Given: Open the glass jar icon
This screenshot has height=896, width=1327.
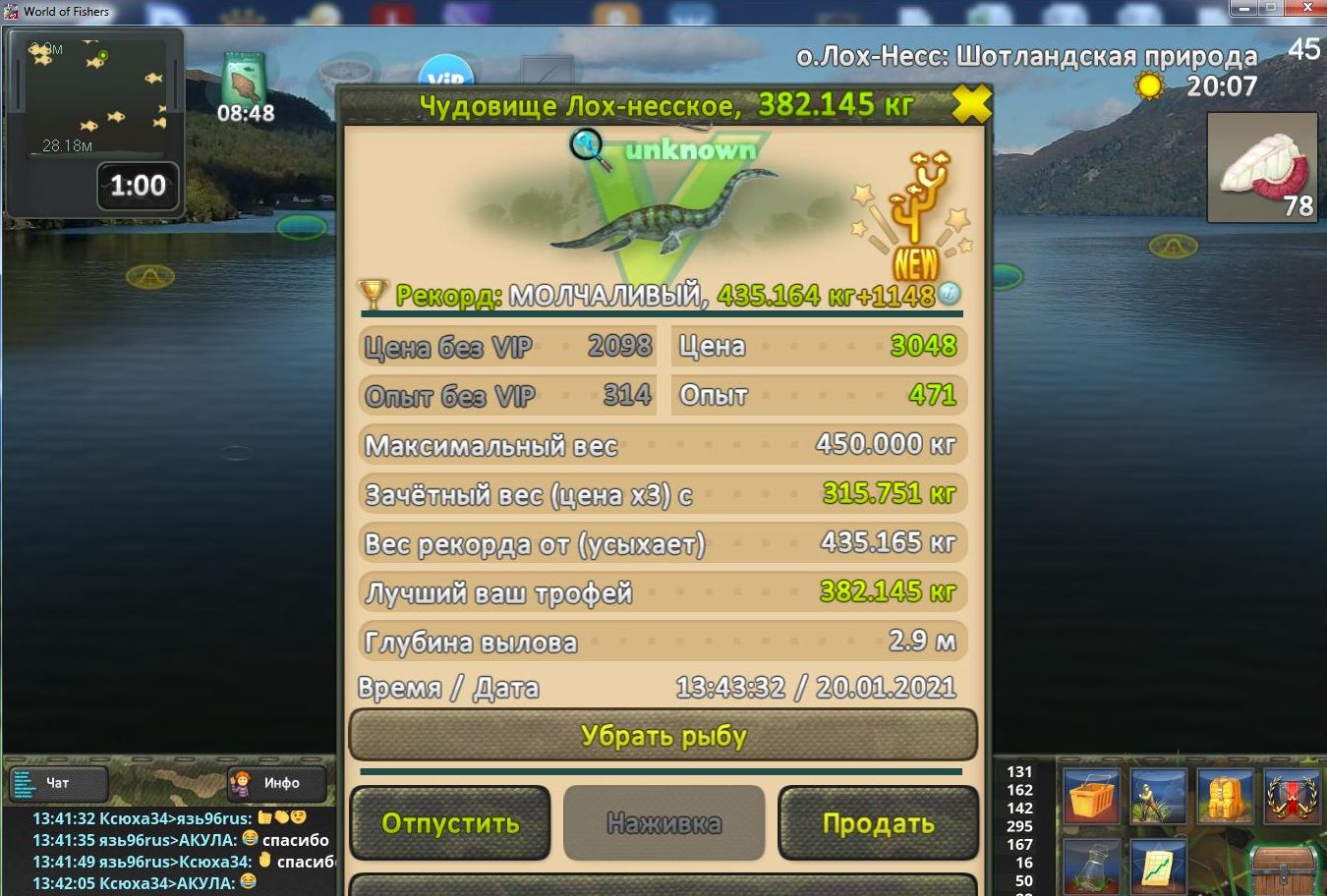Looking at the screenshot, I should point(1091,866).
